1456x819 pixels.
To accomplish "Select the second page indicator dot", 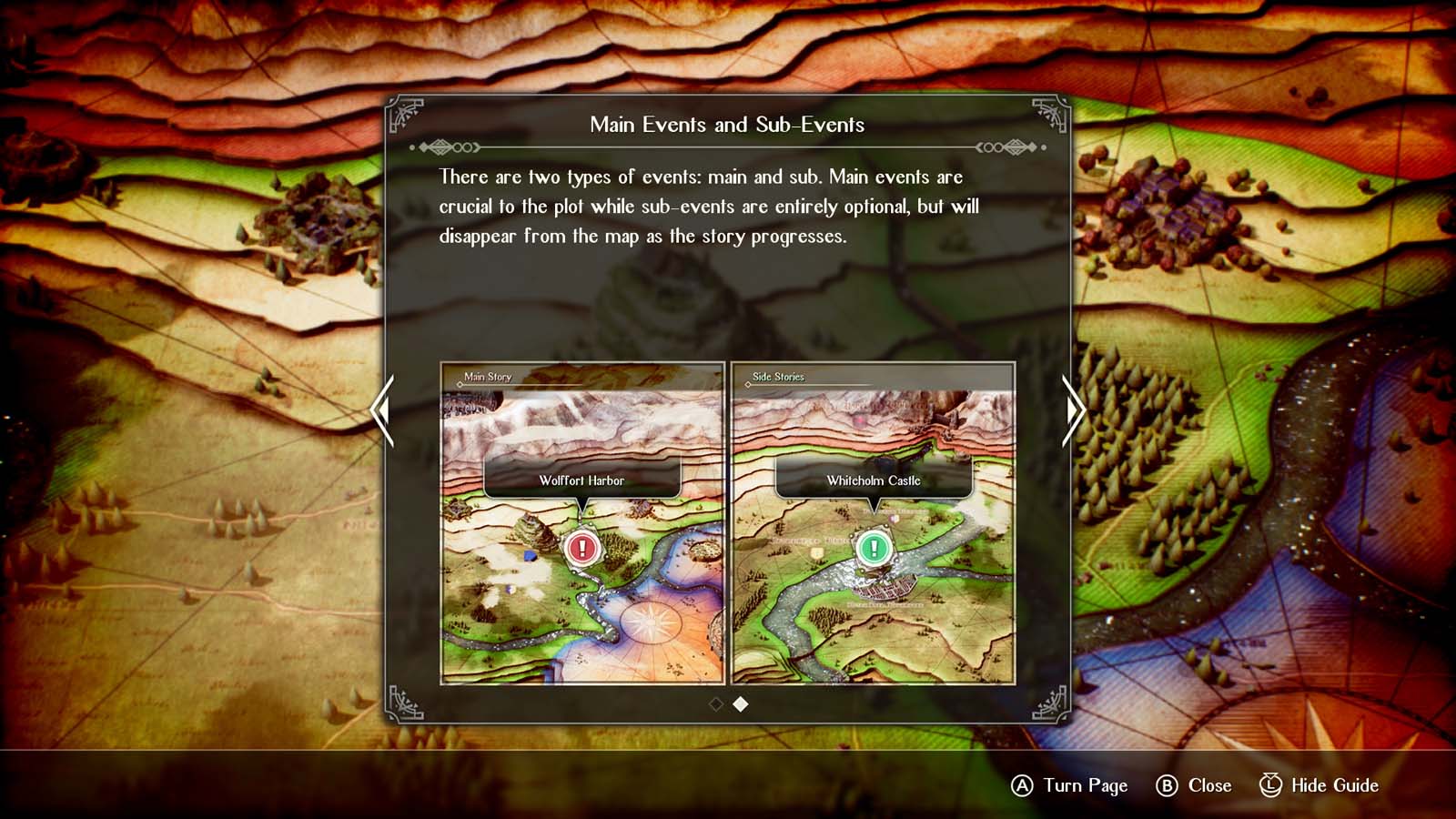I will point(739,703).
